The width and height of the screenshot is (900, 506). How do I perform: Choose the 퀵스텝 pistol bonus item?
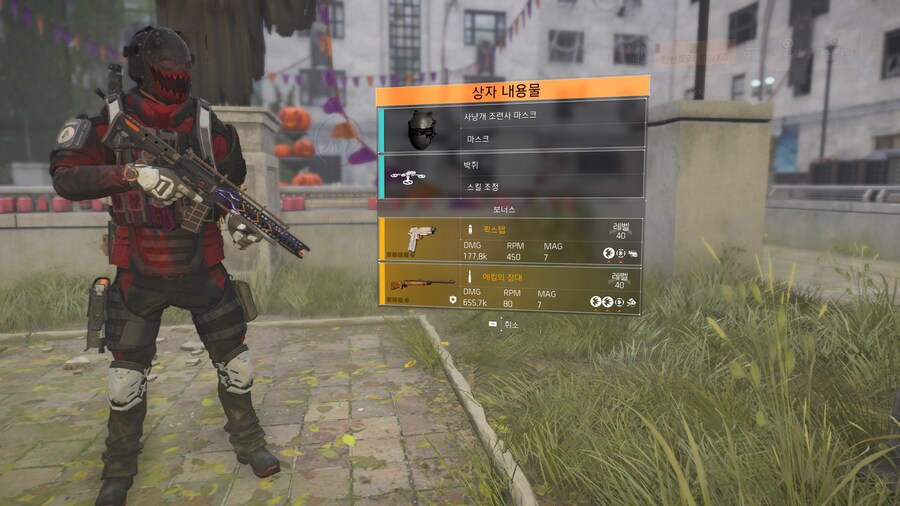point(512,240)
